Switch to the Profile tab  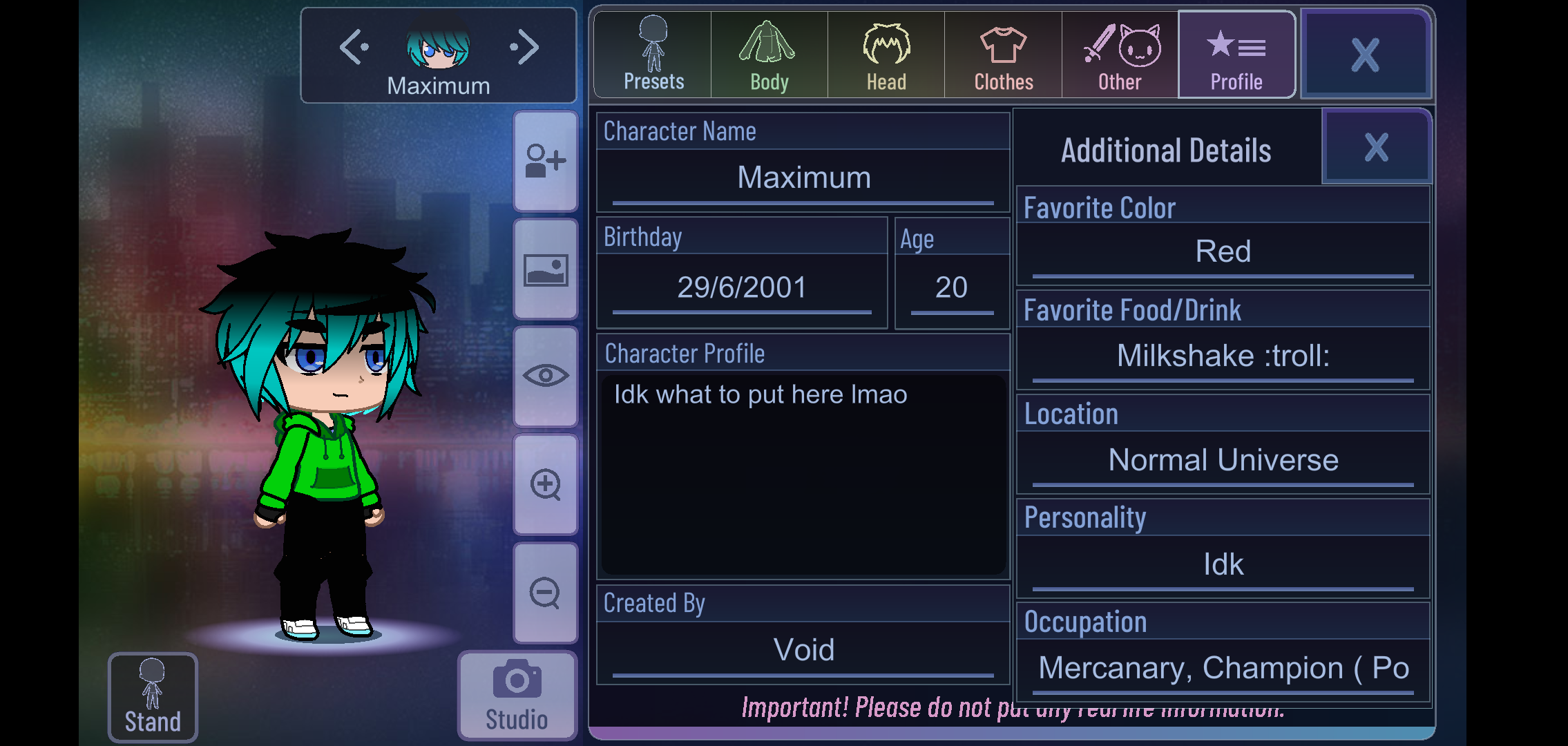(1236, 55)
